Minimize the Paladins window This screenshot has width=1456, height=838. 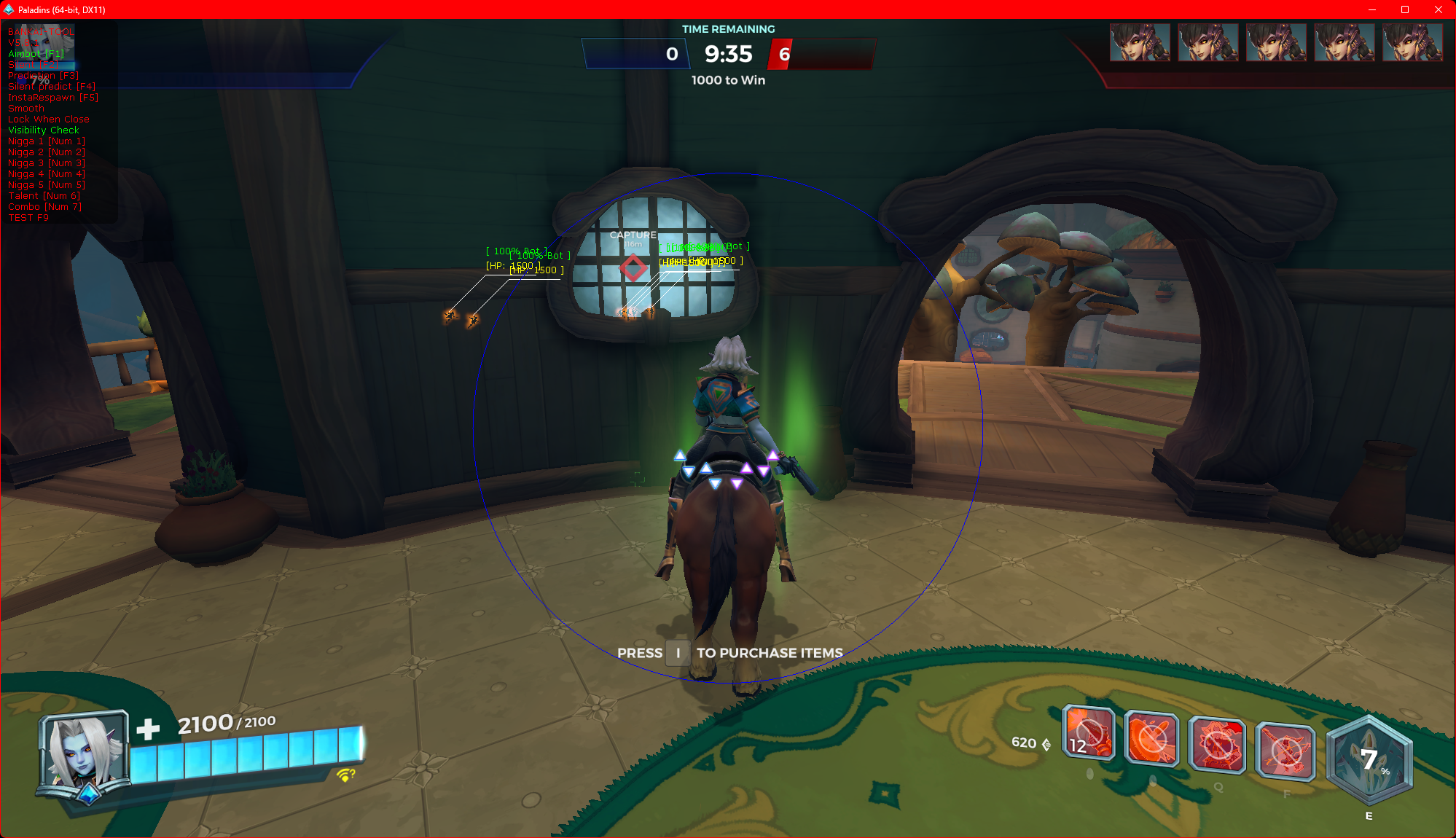tap(1371, 9)
